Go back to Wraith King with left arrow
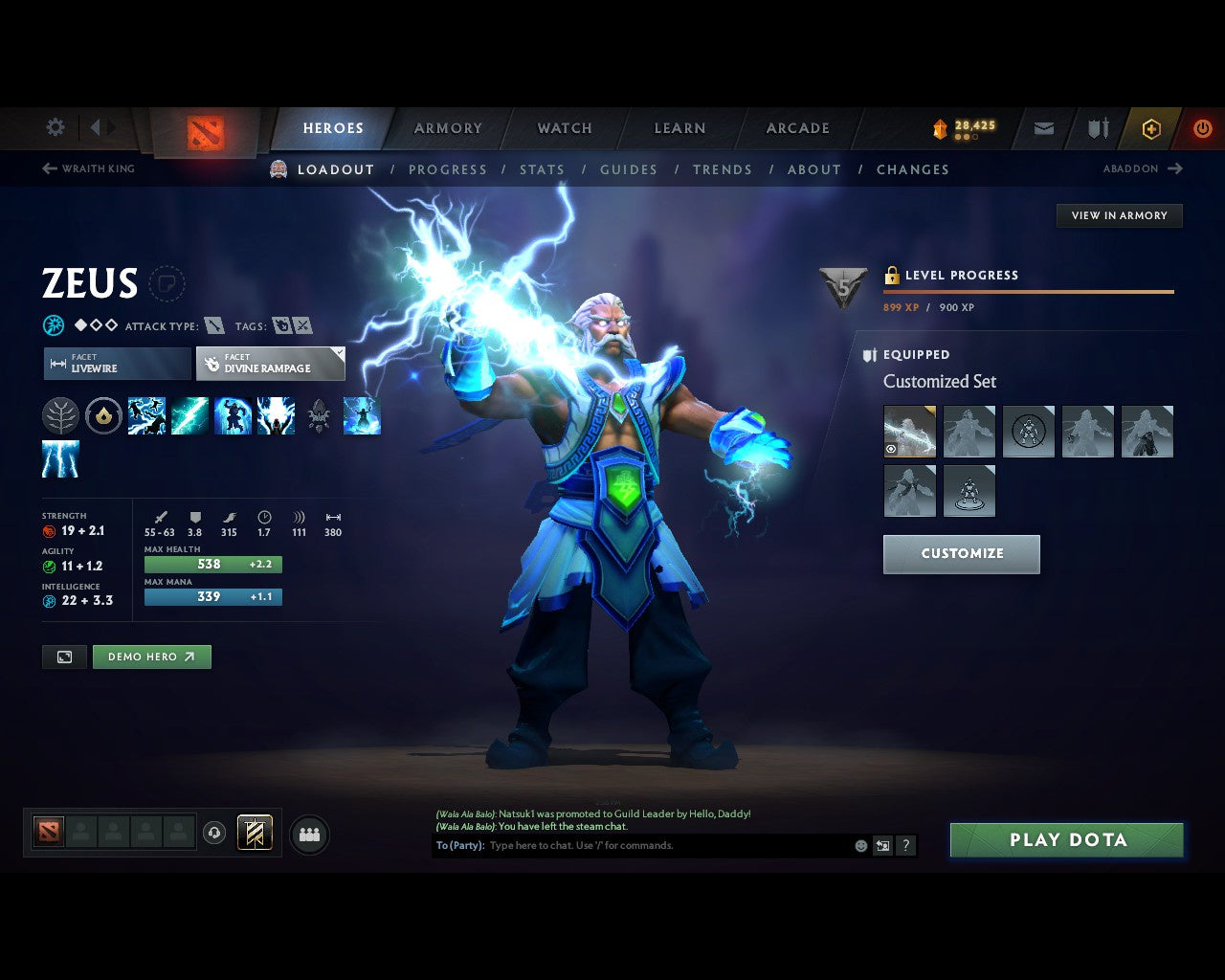Screen dimensions: 1225x980 tap(48, 168)
